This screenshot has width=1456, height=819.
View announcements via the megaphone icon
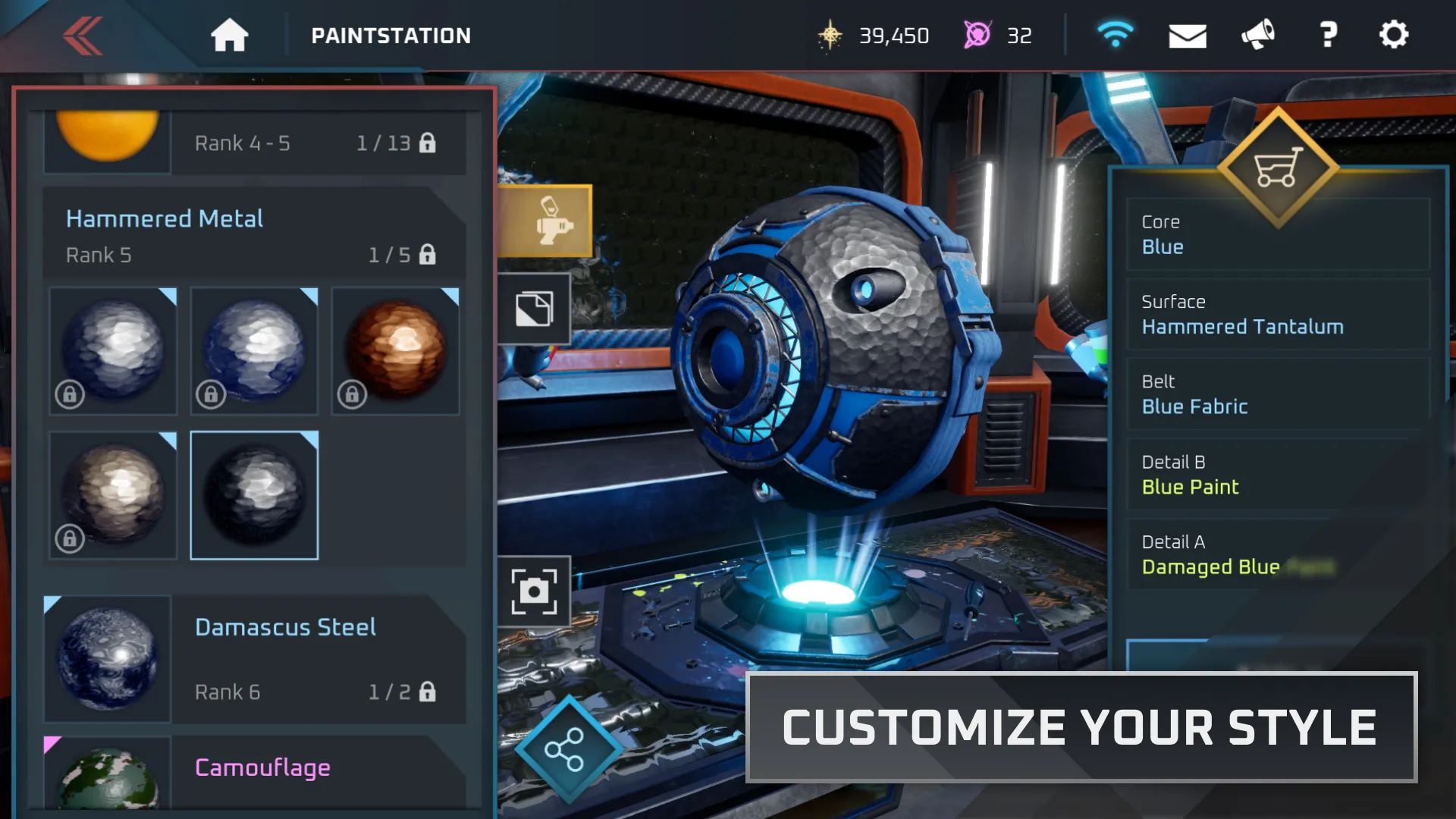pyautogui.click(x=1258, y=34)
